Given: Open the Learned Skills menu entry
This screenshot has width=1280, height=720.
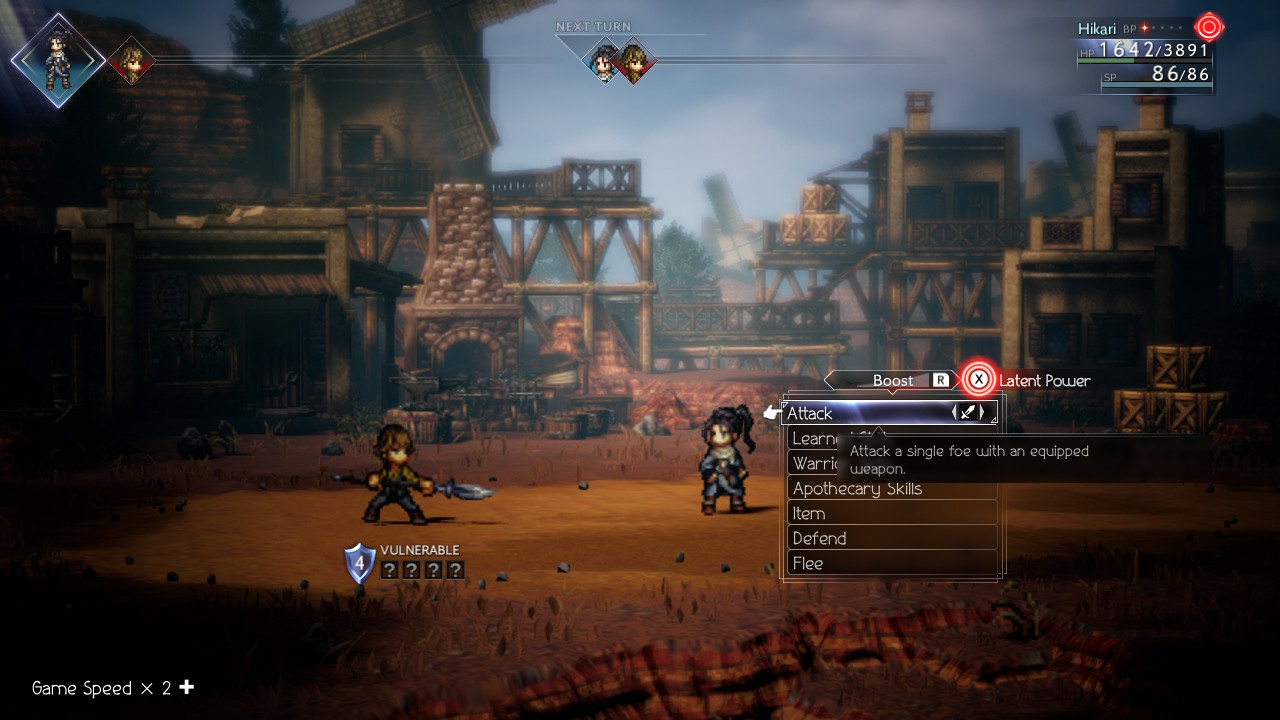Looking at the screenshot, I should pos(812,439).
